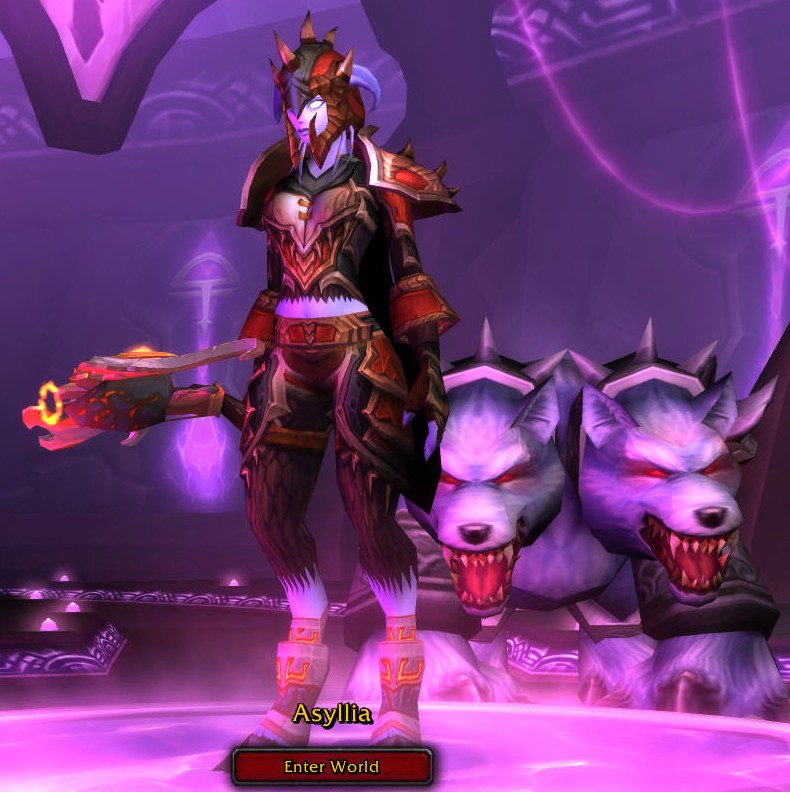Click the Enter World button
Image resolution: width=790 pixels, height=792 pixels.
[x=332, y=767]
